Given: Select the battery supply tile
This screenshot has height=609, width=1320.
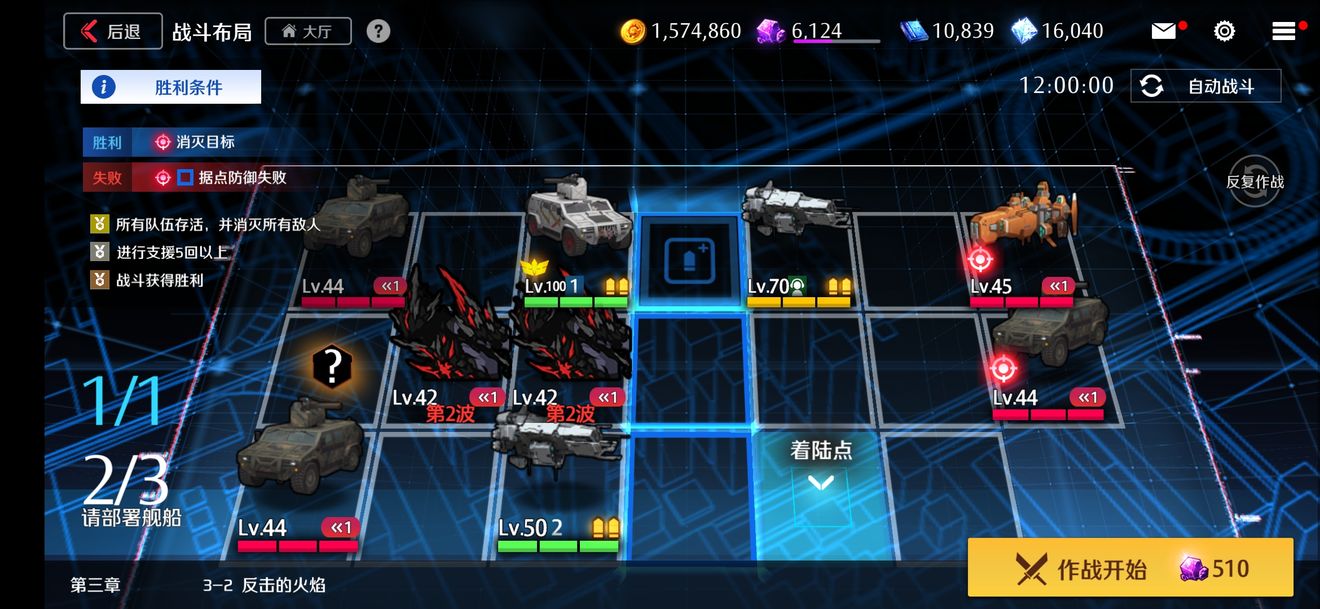Looking at the screenshot, I should click(x=690, y=260).
